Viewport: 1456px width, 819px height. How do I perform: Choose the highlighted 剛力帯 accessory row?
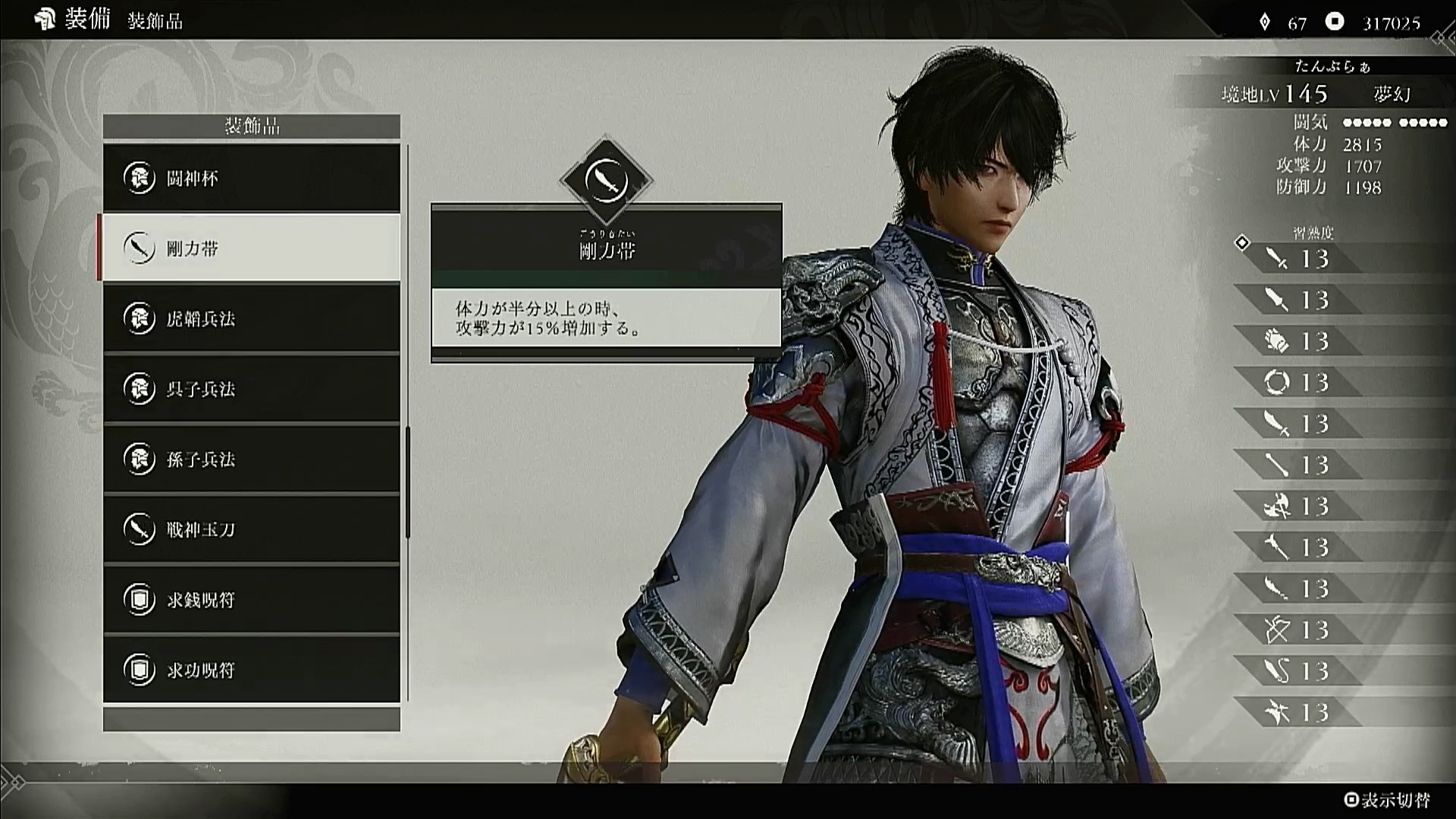pyautogui.click(x=251, y=248)
